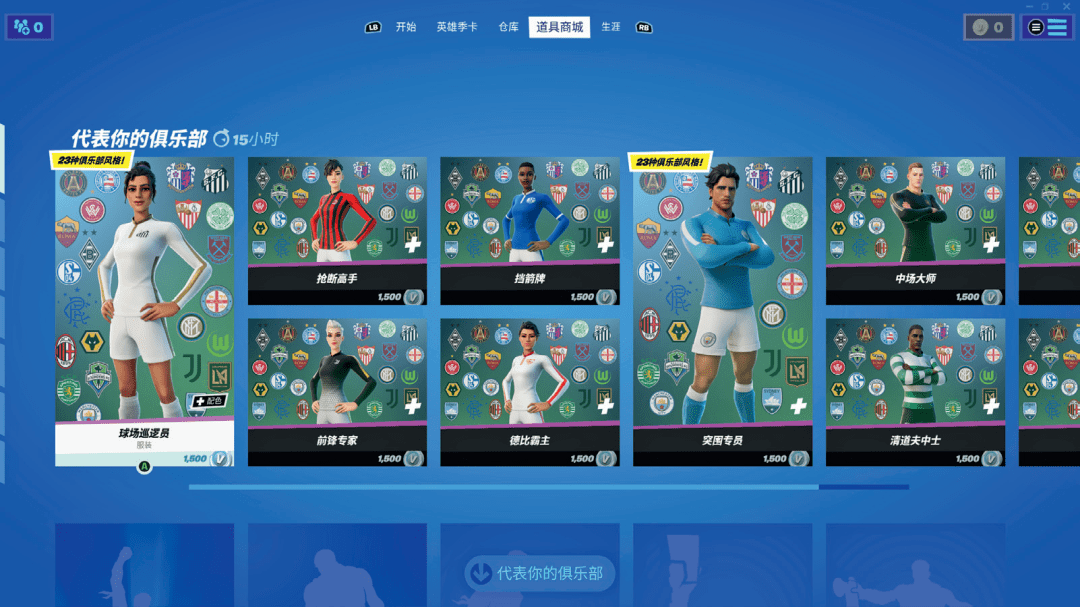Image resolution: width=1080 pixels, height=607 pixels.
Task: Select the 突围专员 outfit card
Action: point(722,310)
